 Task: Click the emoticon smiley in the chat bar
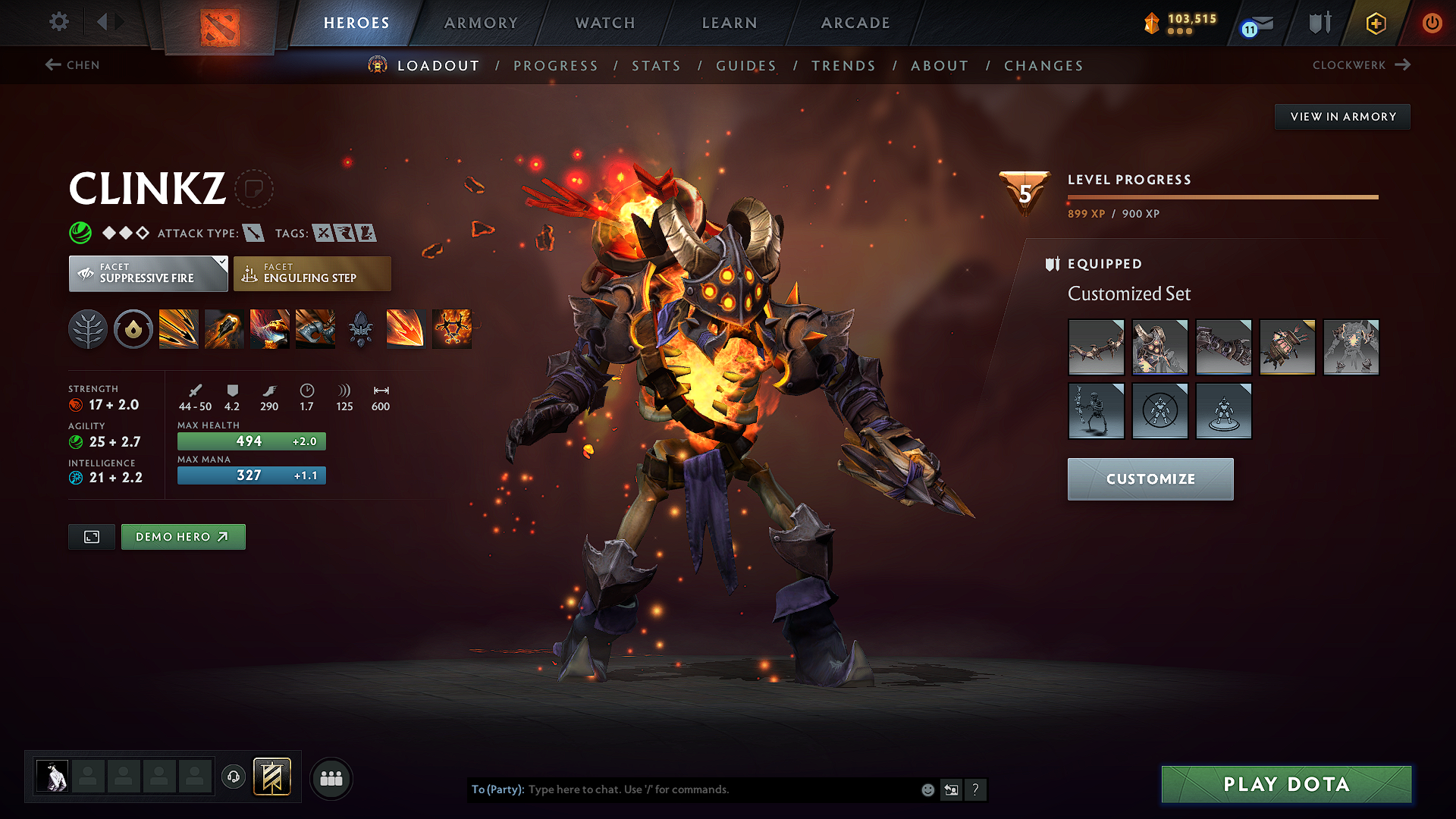[x=927, y=789]
